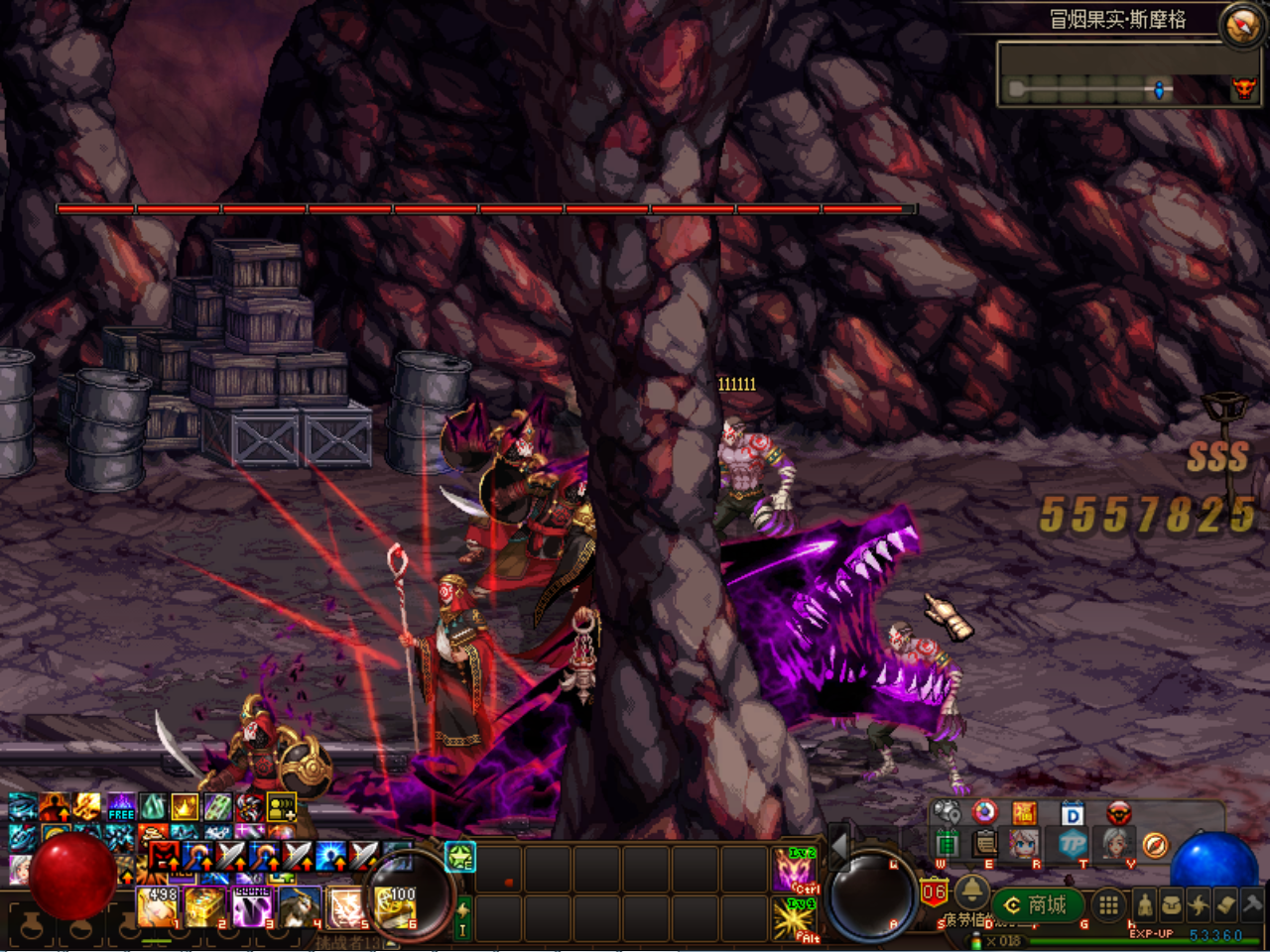This screenshot has height=952, width=1270.
Task: Click the adventure guide compass icon
Action: [1156, 845]
